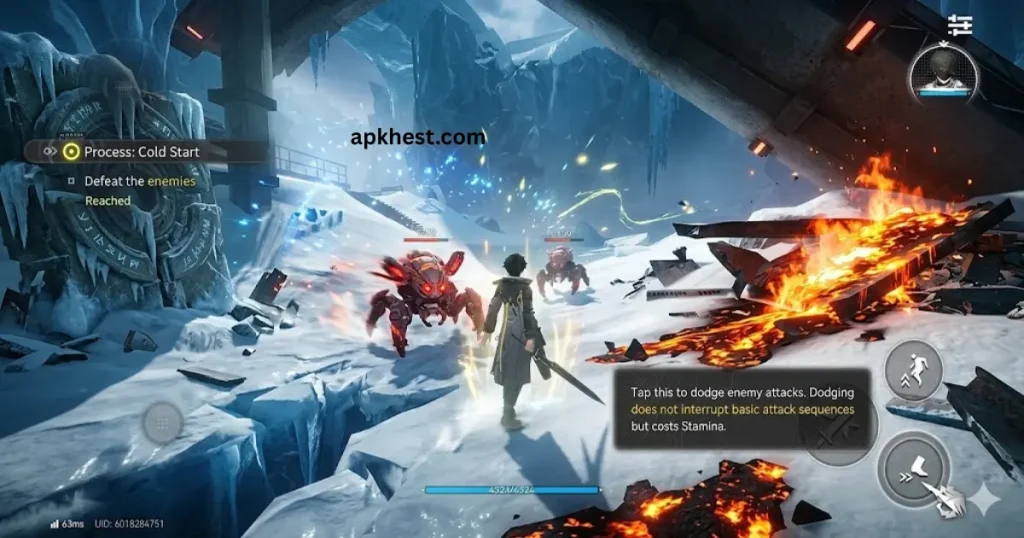Select the character portrait

point(942,73)
